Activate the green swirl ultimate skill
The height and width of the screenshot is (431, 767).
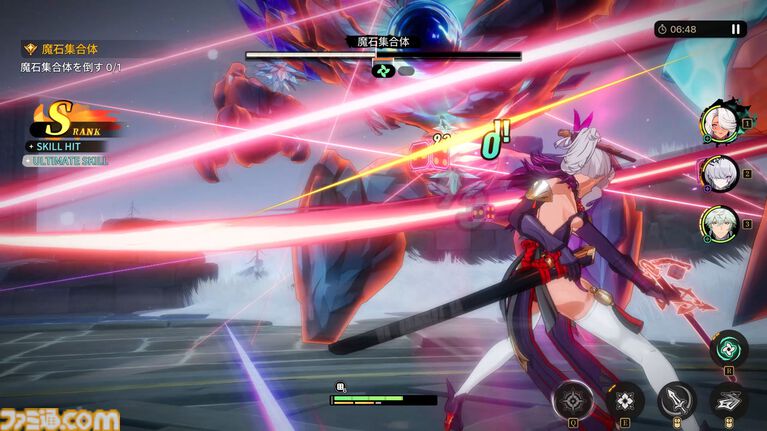729,349
